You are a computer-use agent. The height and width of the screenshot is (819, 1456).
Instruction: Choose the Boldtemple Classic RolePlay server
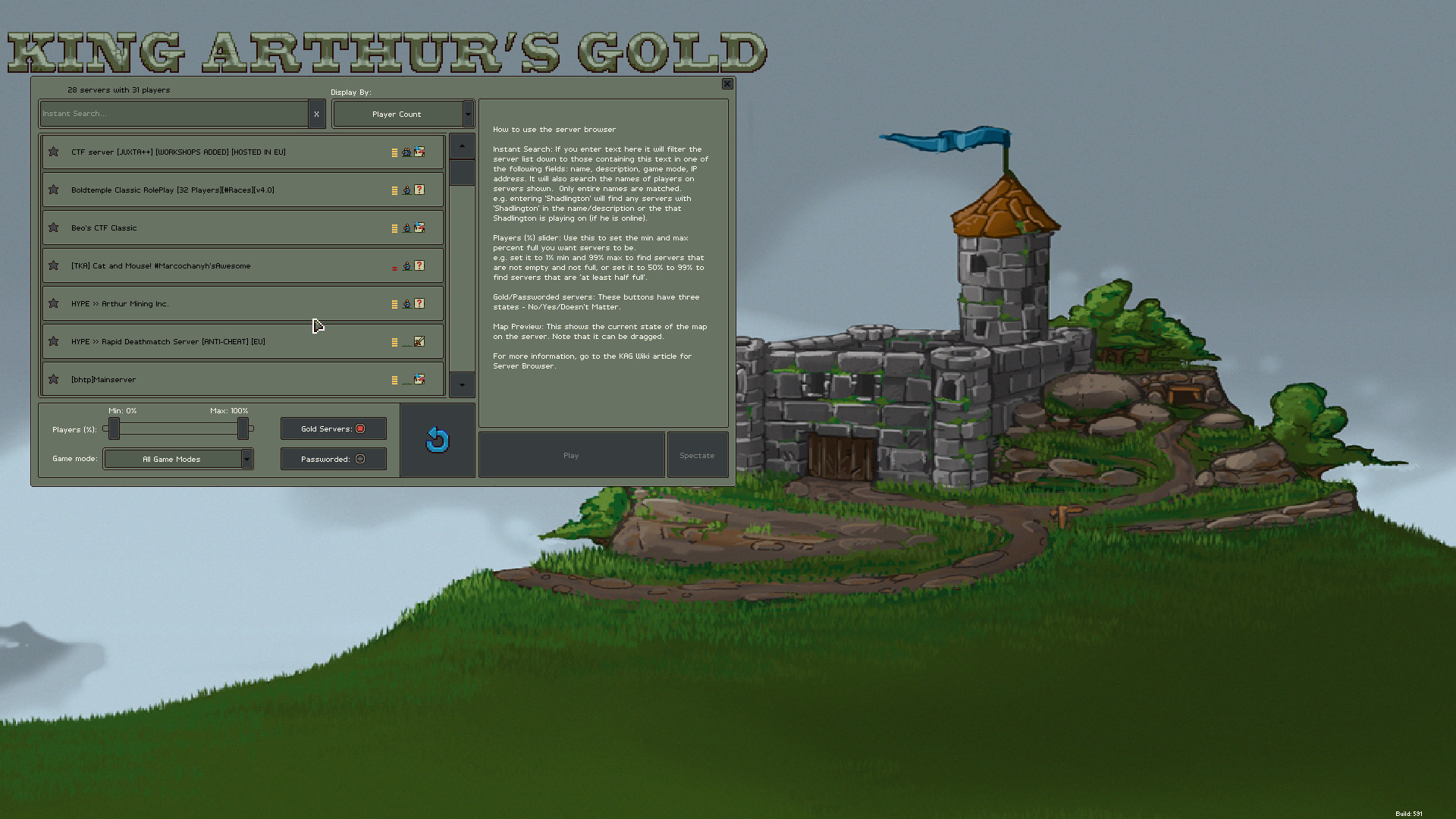[x=227, y=190]
